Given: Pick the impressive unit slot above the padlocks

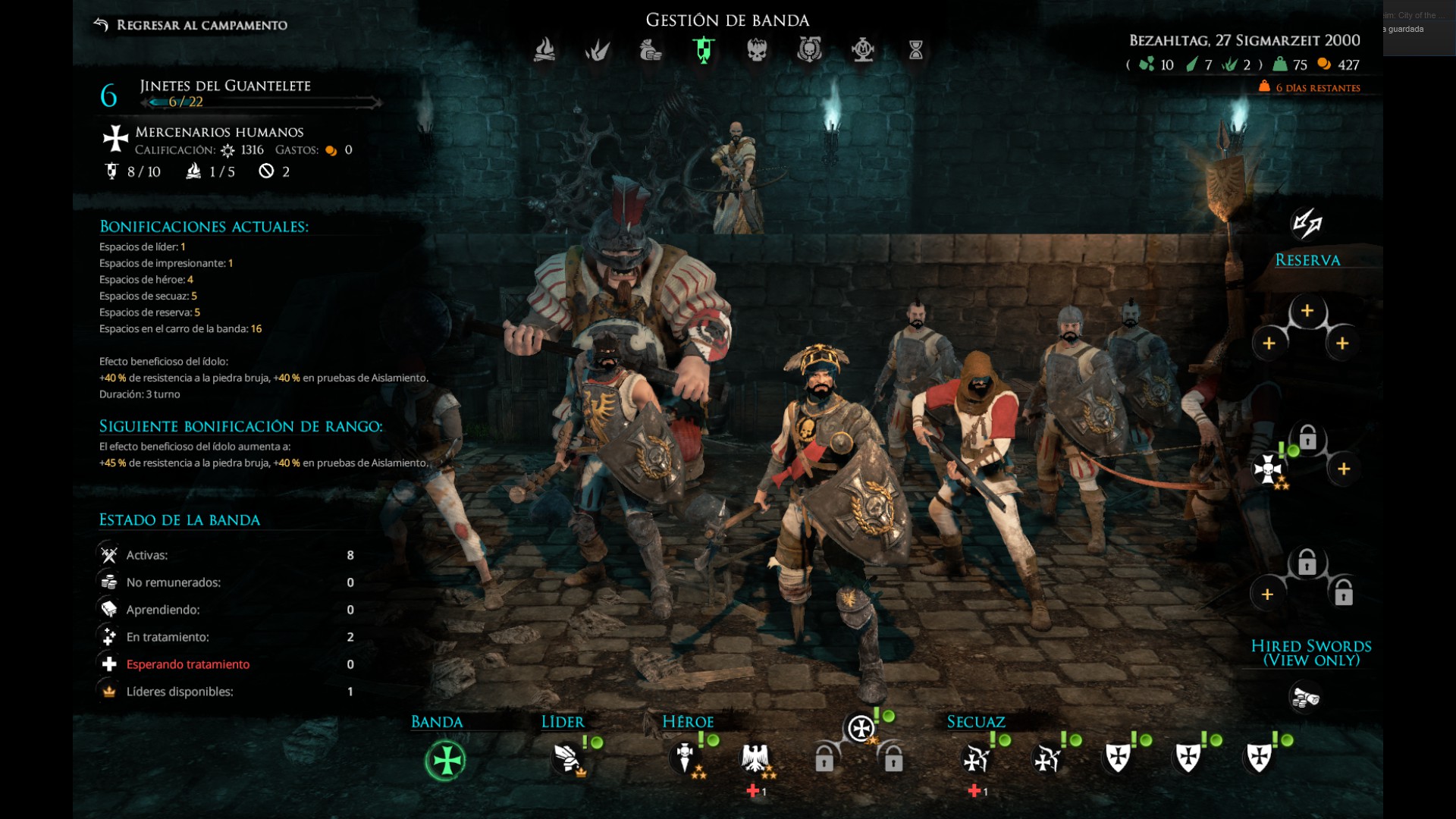Looking at the screenshot, I should [x=861, y=729].
